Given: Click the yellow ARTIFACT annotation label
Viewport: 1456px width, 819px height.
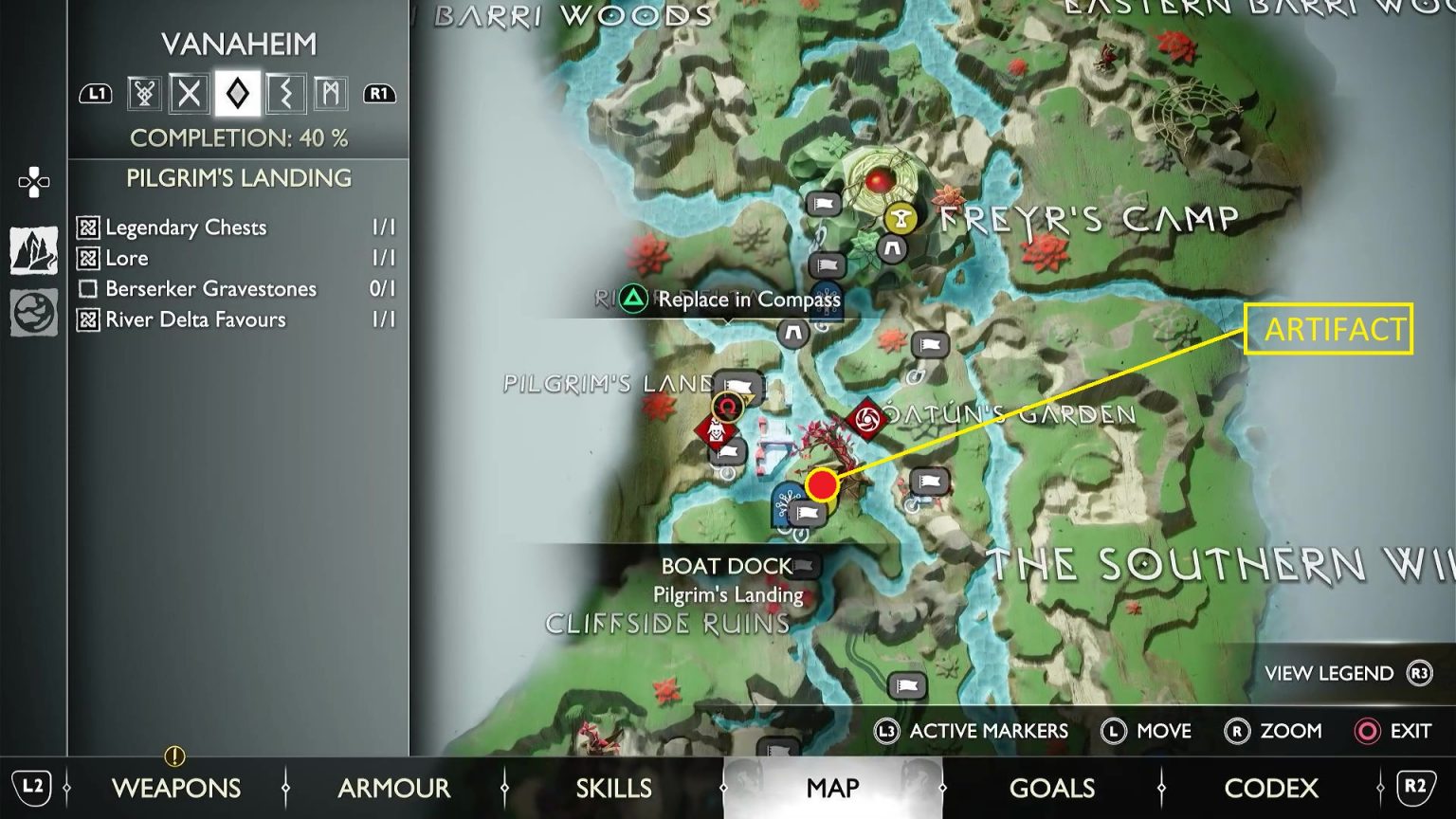Looking at the screenshot, I should pos(1329,329).
